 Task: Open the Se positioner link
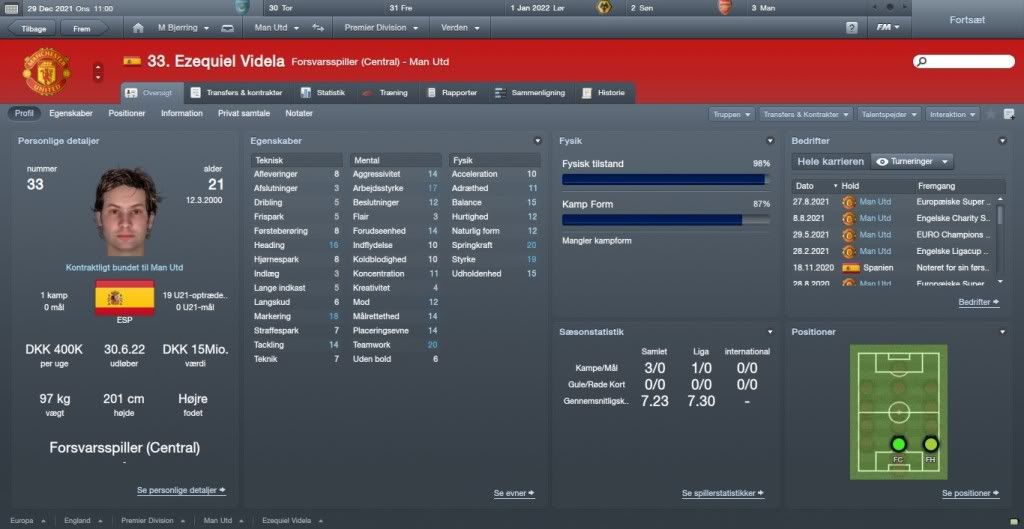[970, 493]
